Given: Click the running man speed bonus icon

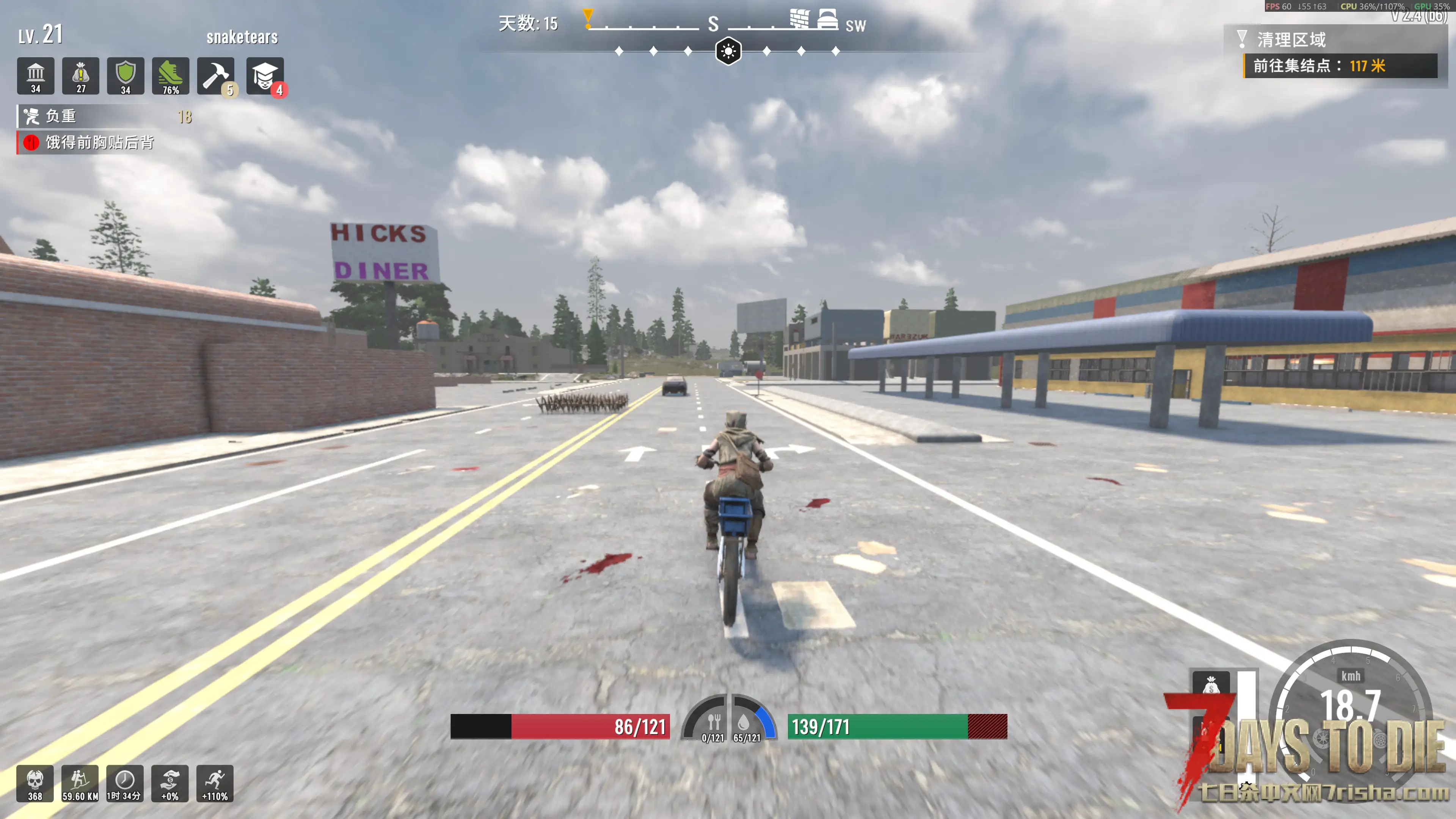Looking at the screenshot, I should pyautogui.click(x=215, y=783).
